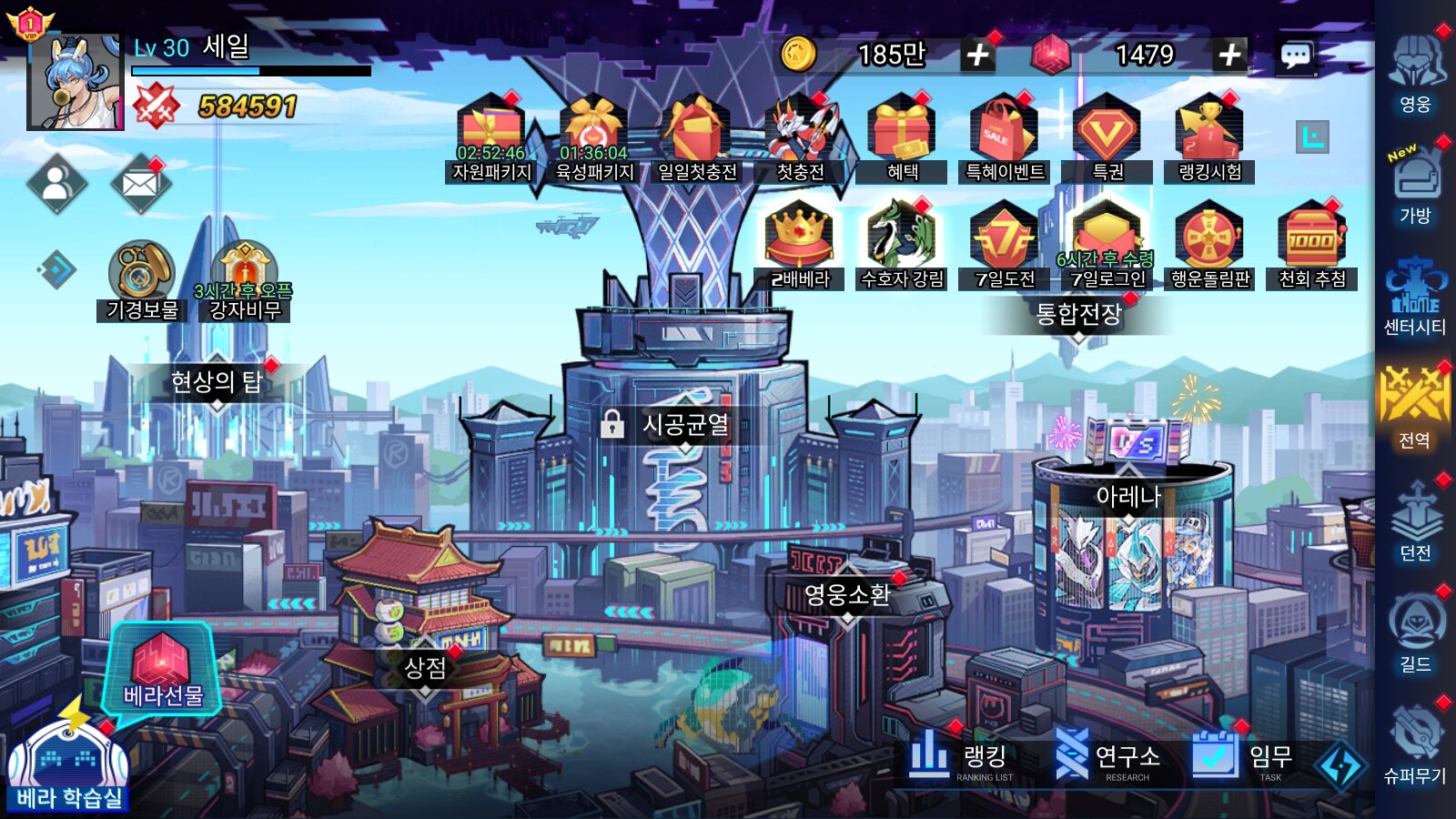1456x819 pixels.
Task: Enter the 던전 dungeon menu
Action: [1415, 521]
